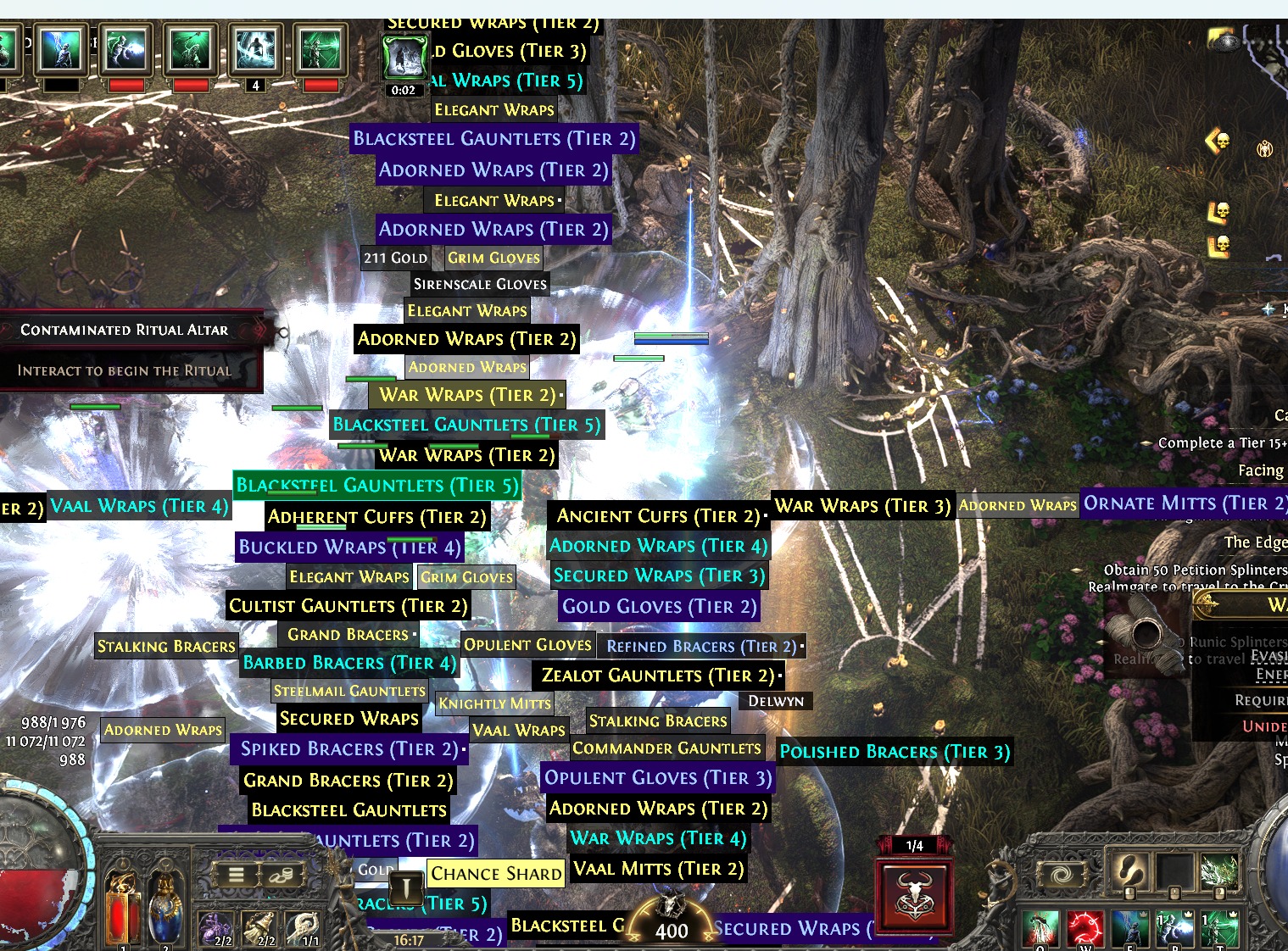
Task: Click Delwyn's nameplate
Action: point(775,701)
